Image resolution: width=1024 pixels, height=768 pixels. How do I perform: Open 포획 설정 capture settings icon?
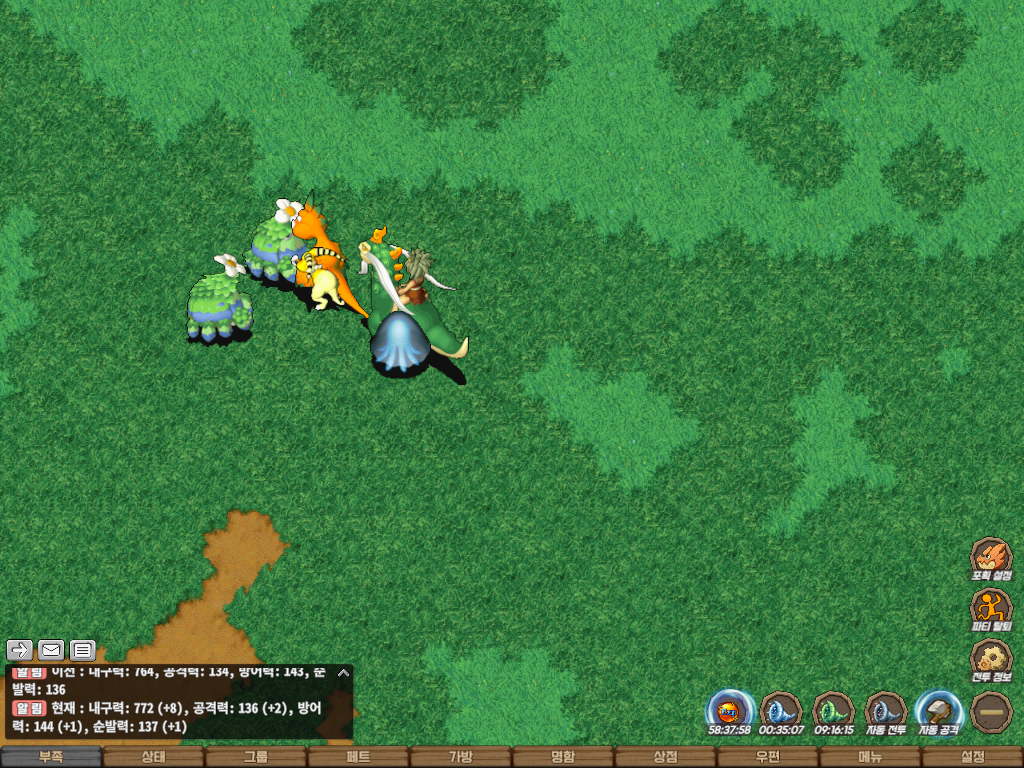point(991,557)
